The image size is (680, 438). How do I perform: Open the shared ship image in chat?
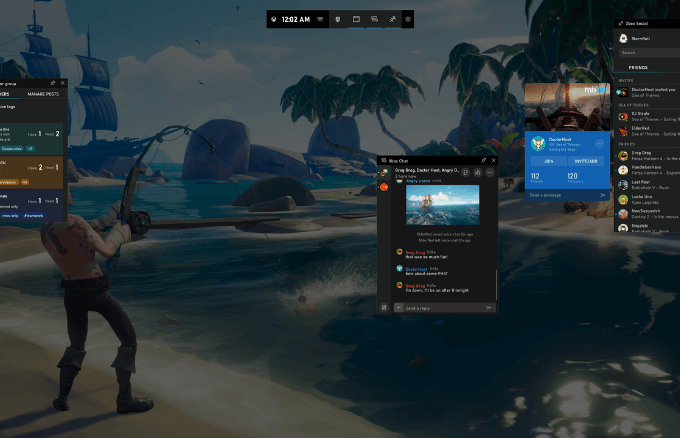(442, 206)
